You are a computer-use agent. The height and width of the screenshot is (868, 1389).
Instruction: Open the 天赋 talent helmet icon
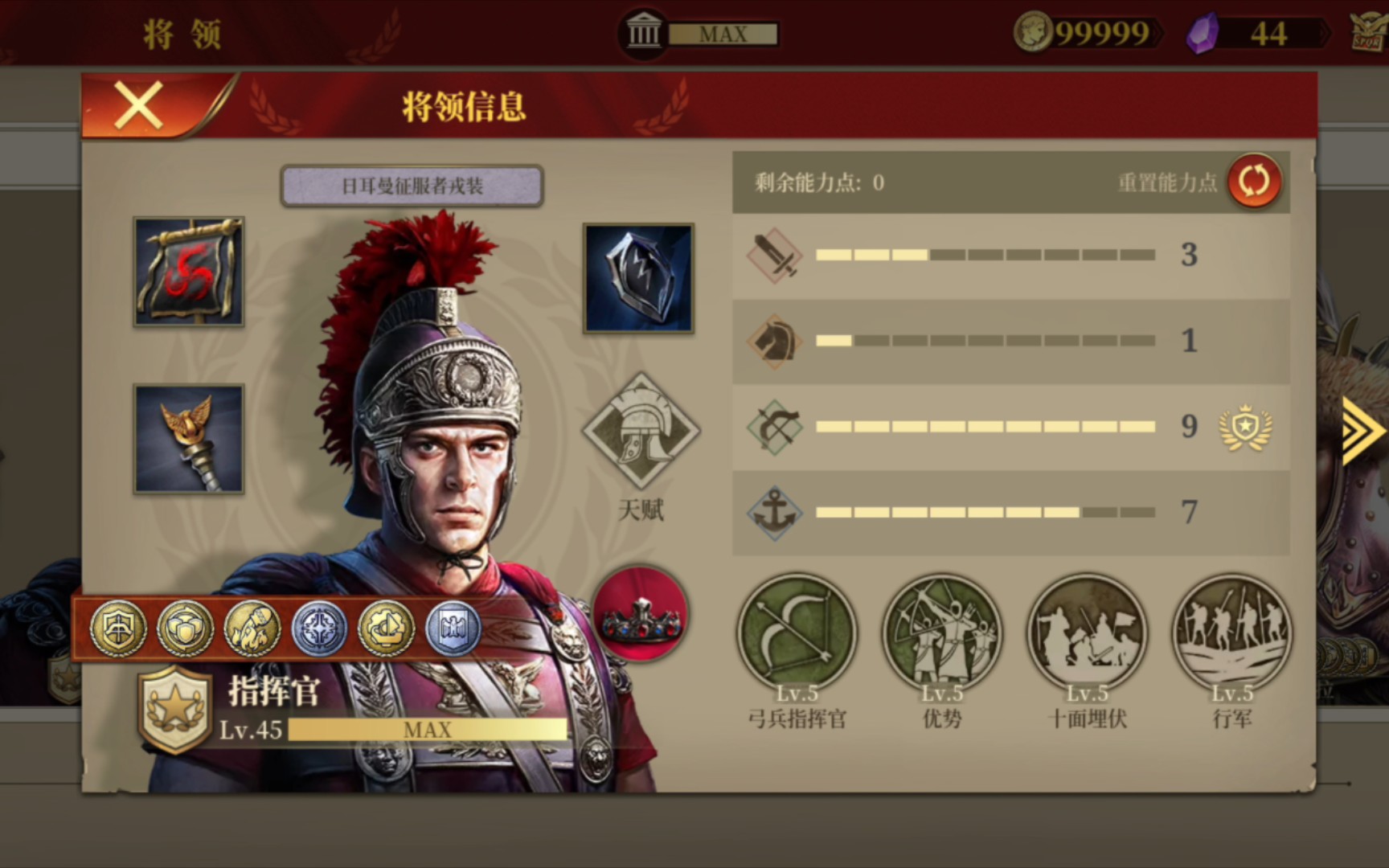(x=641, y=432)
